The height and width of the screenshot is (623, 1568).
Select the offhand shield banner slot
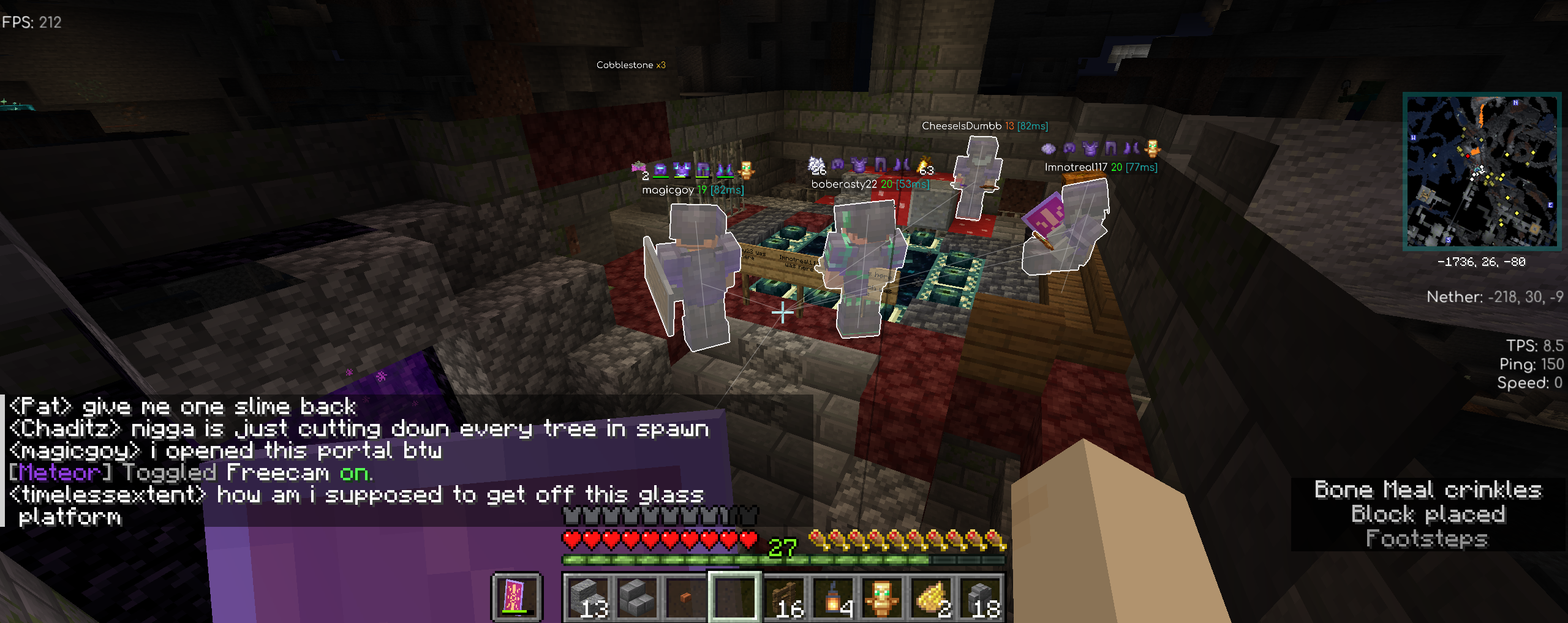coord(517,596)
